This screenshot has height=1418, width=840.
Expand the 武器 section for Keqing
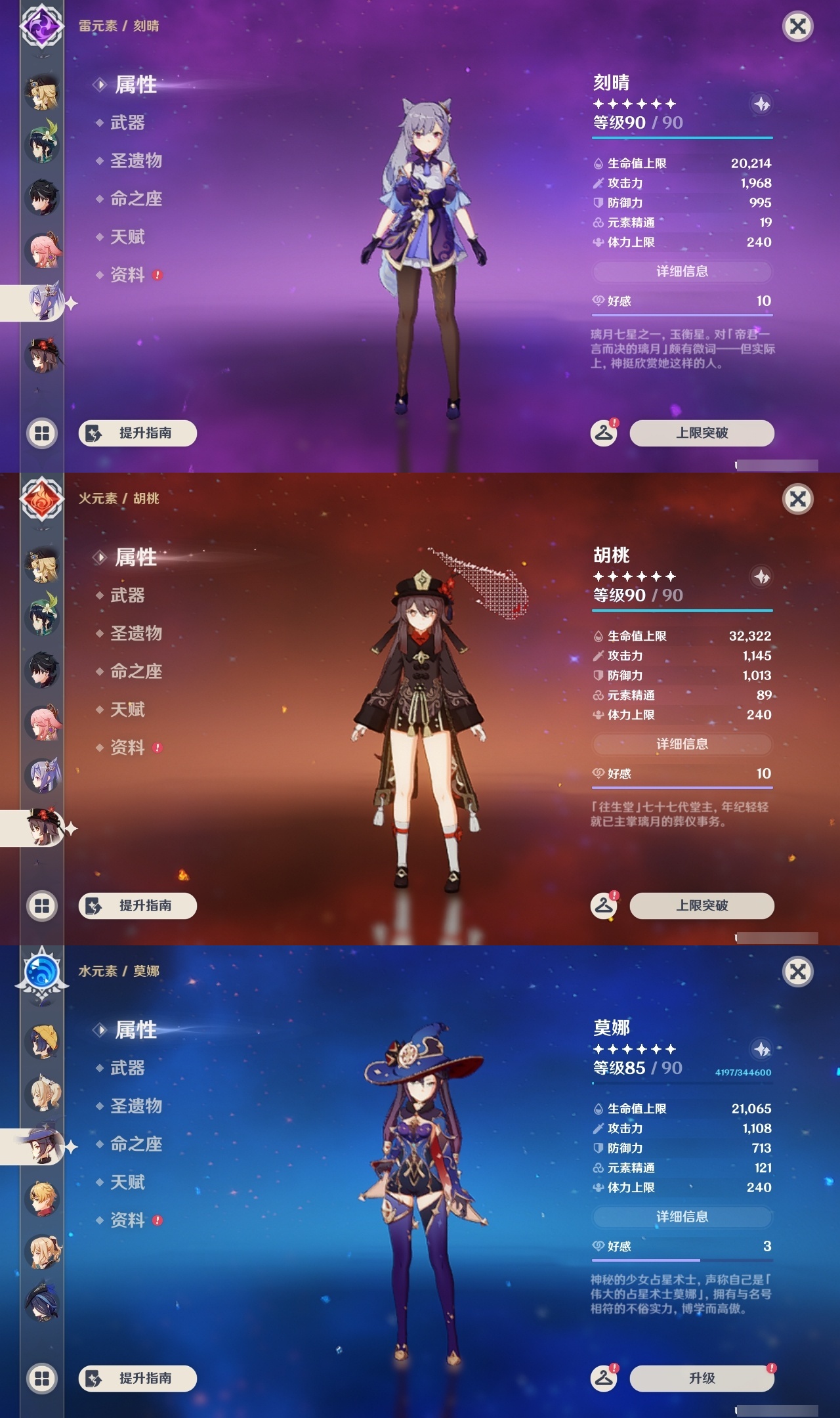129,123
